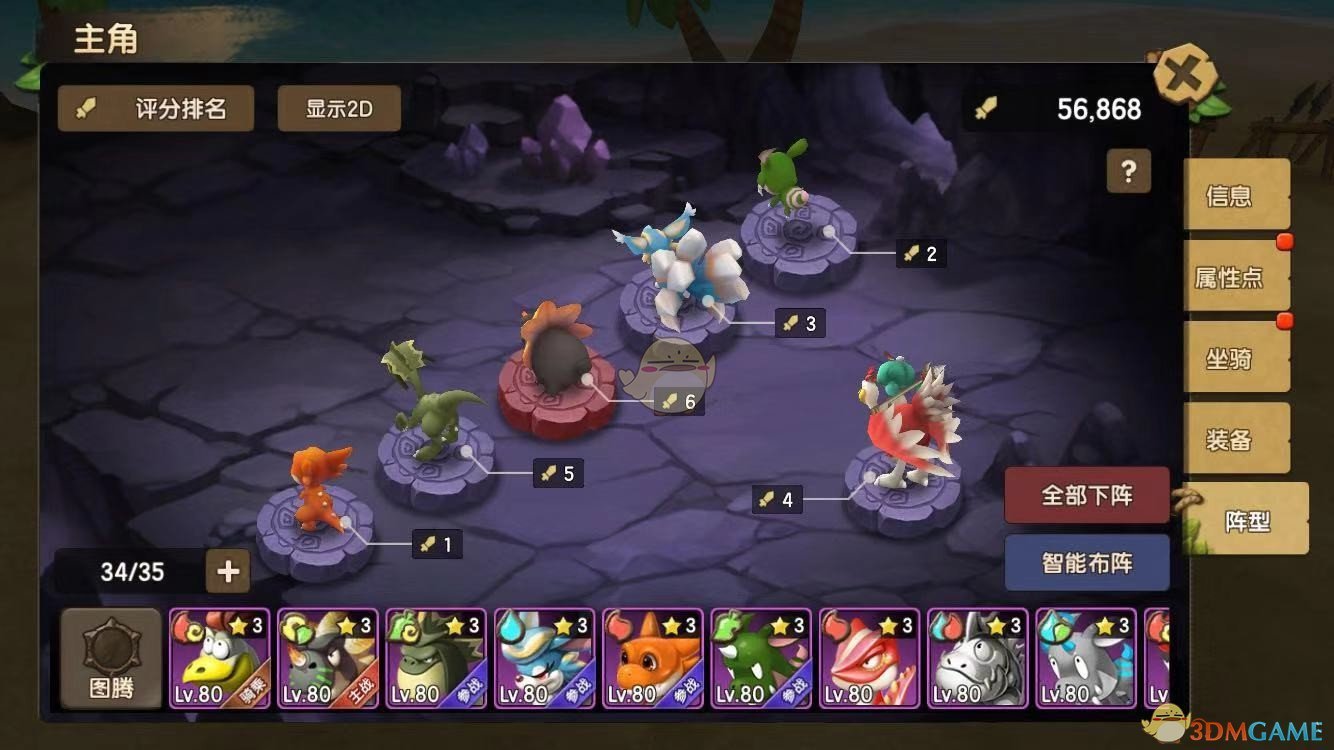Select the 主战 pet thumbnail

[x=327, y=656]
